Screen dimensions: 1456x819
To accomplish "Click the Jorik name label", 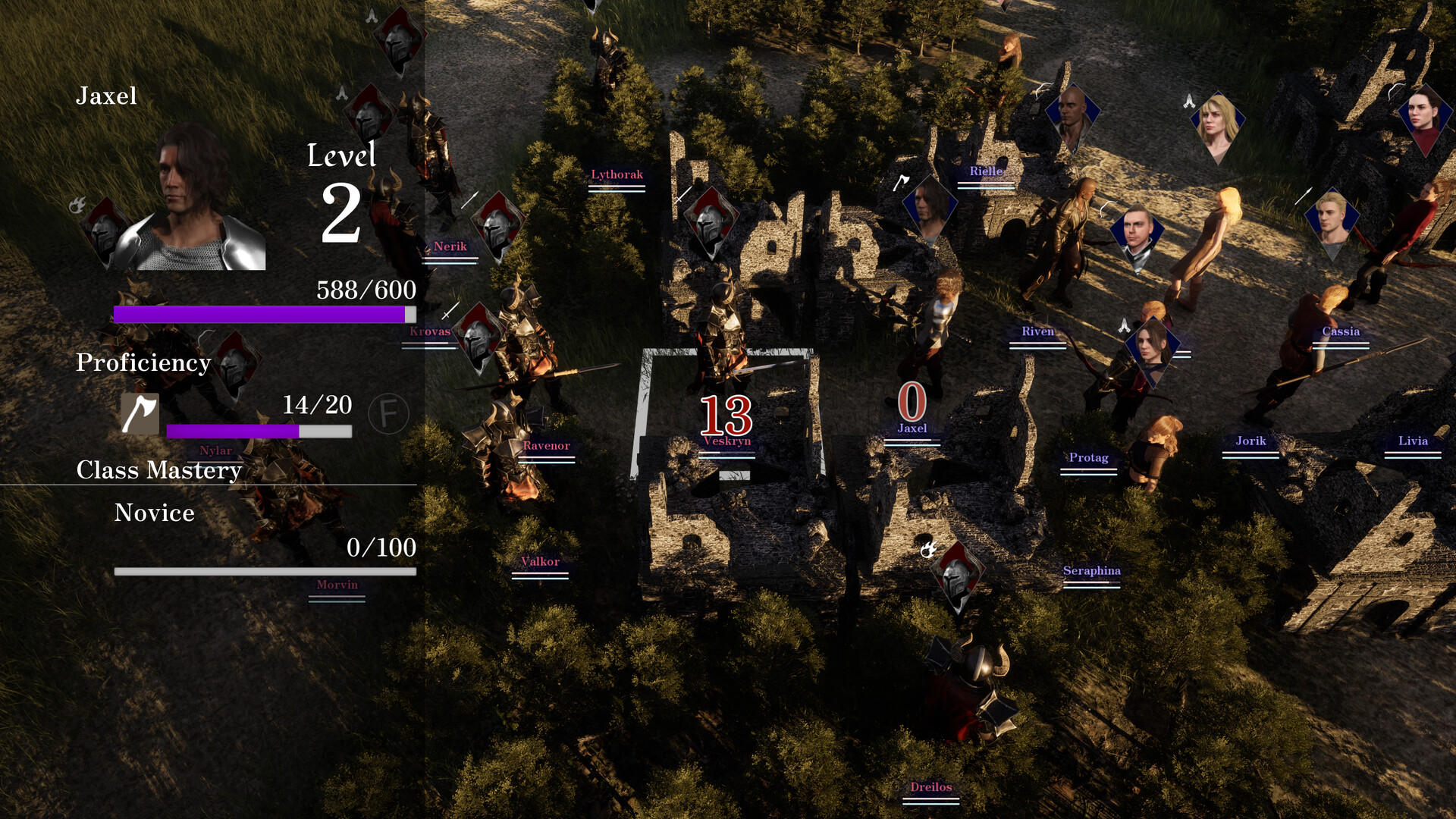I will coord(1251,441).
